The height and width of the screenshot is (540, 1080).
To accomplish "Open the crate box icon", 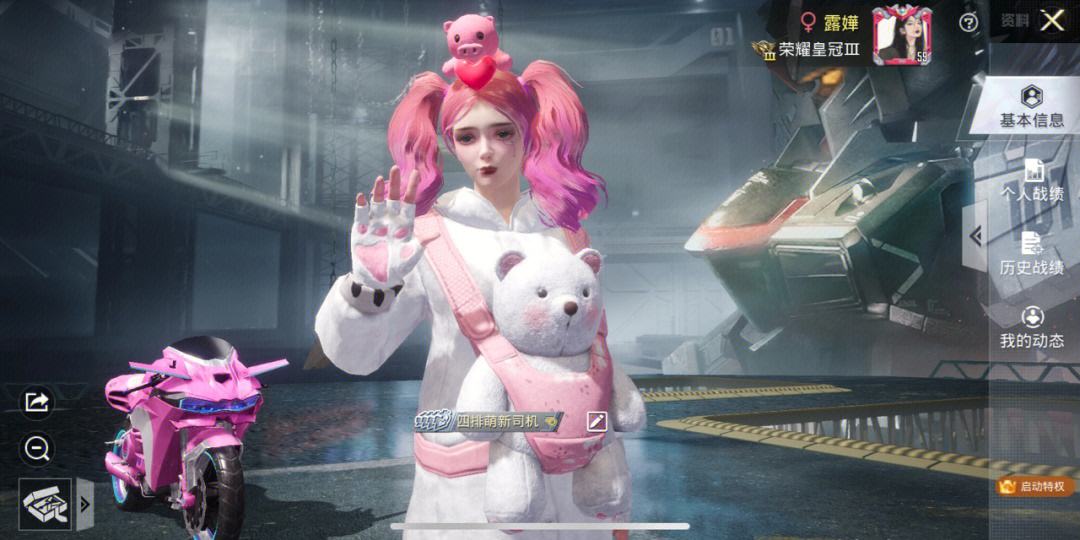I will (x=45, y=504).
